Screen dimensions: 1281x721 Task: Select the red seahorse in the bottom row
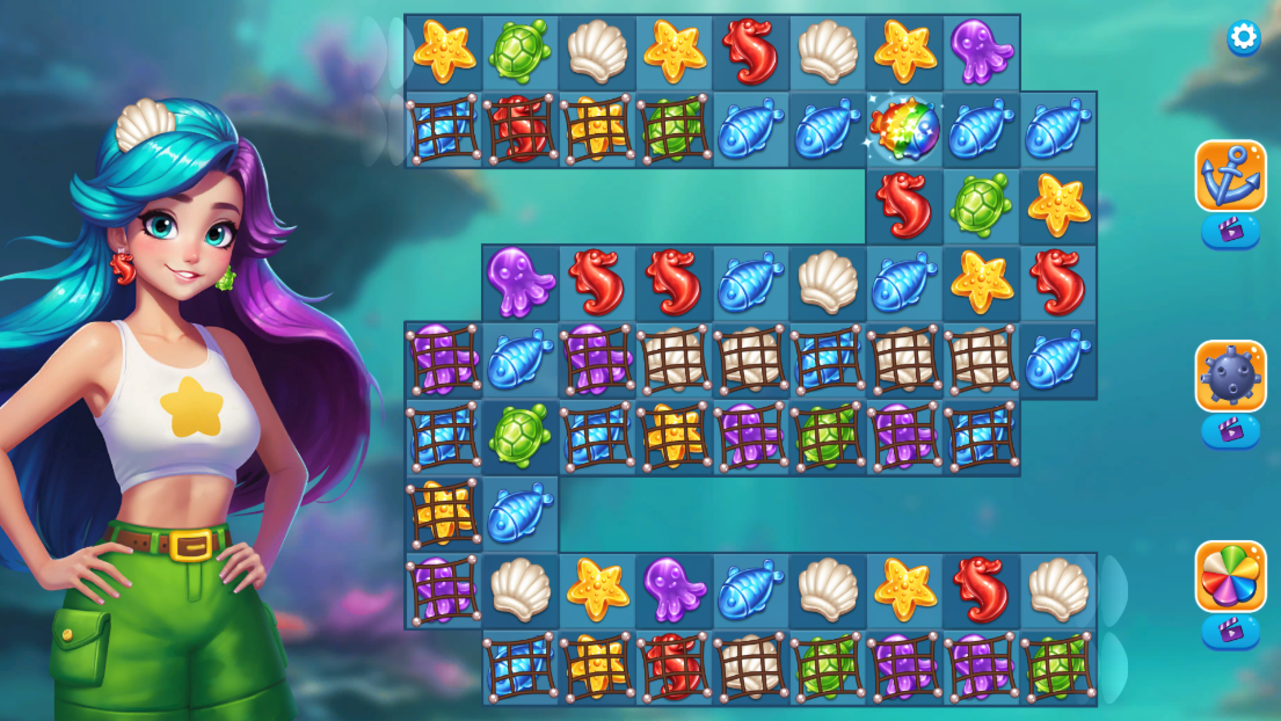pos(983,590)
